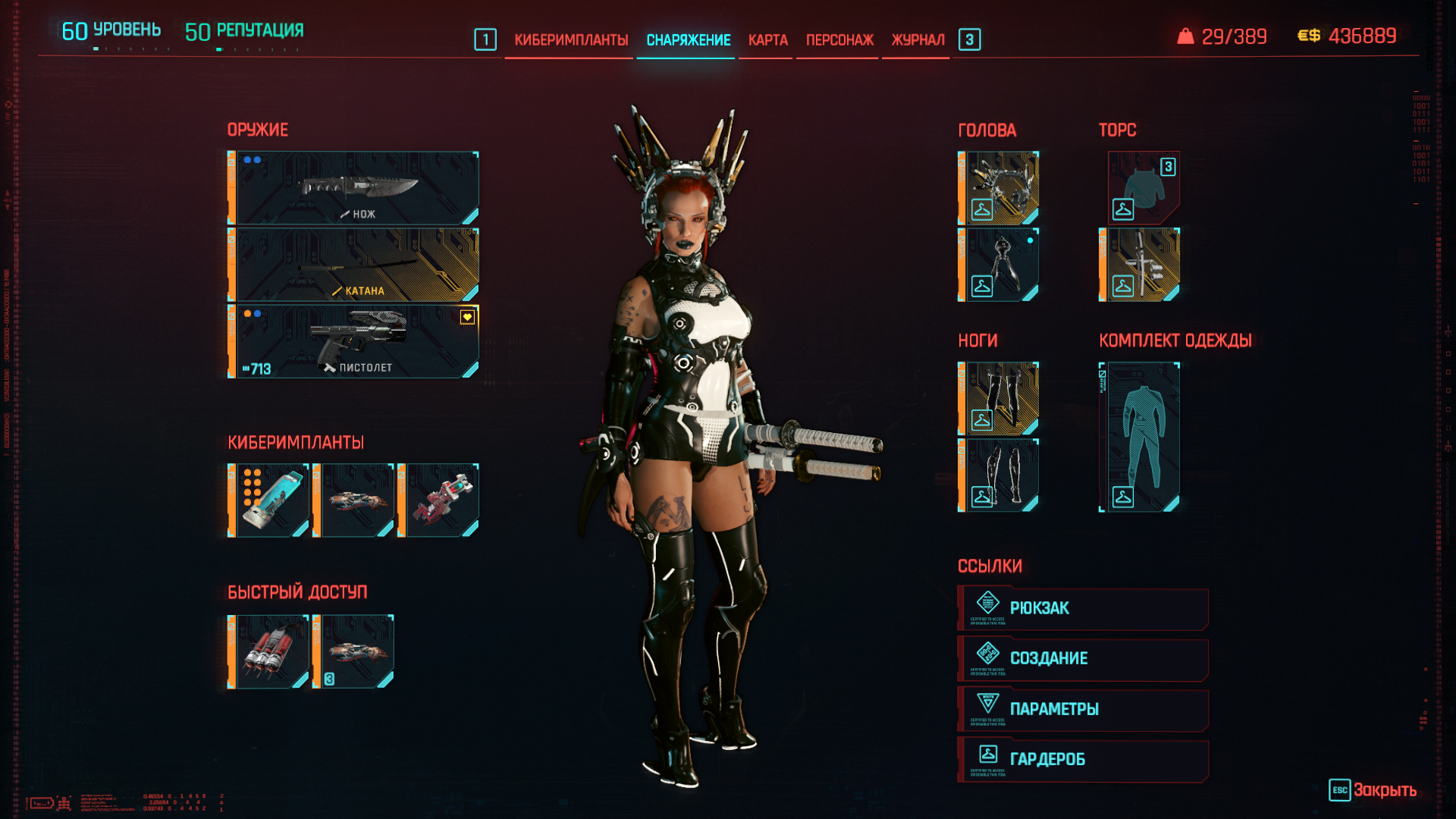Click the Комплект одежды outfit slot
This screenshot has height=819, width=1456.
click(x=1140, y=437)
